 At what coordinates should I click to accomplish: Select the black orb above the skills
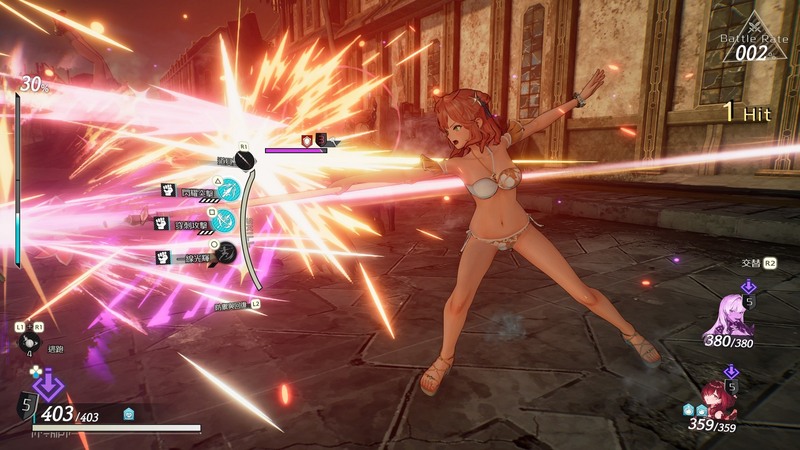tap(245, 160)
